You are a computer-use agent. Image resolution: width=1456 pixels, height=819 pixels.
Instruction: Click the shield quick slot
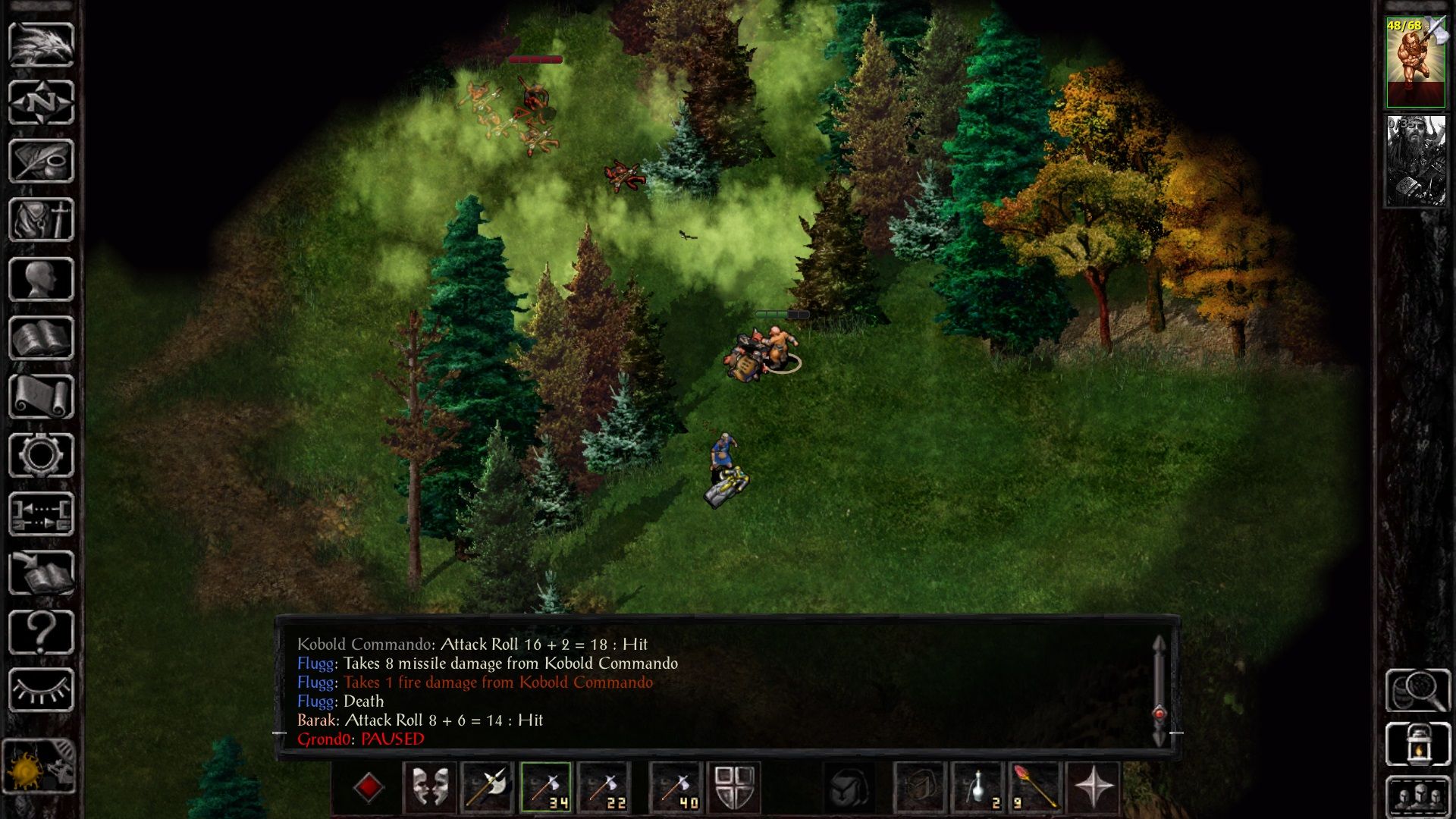point(733,787)
